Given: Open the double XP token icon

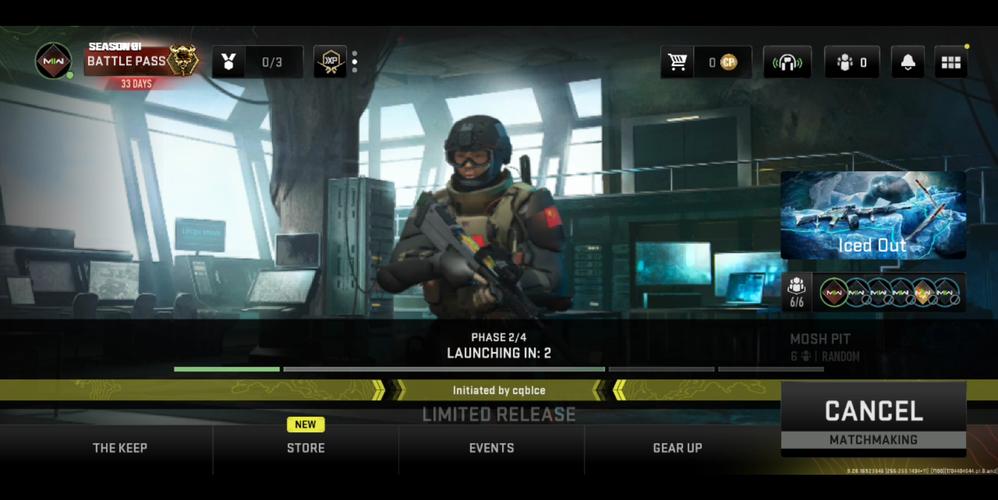Looking at the screenshot, I should click(x=329, y=62).
